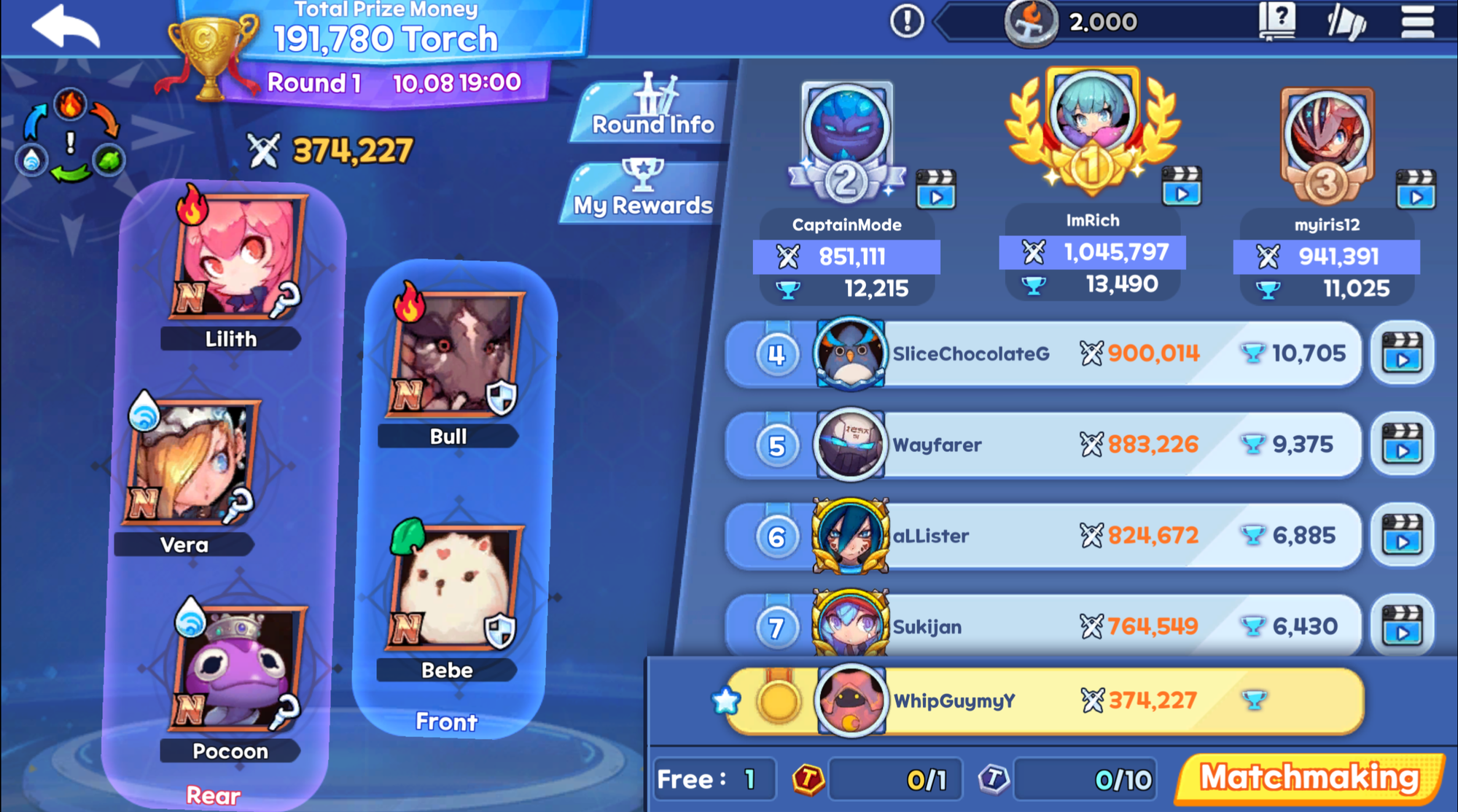This screenshot has width=1458, height=812.
Task: Watch ImRich's first place replay
Action: click(1181, 187)
